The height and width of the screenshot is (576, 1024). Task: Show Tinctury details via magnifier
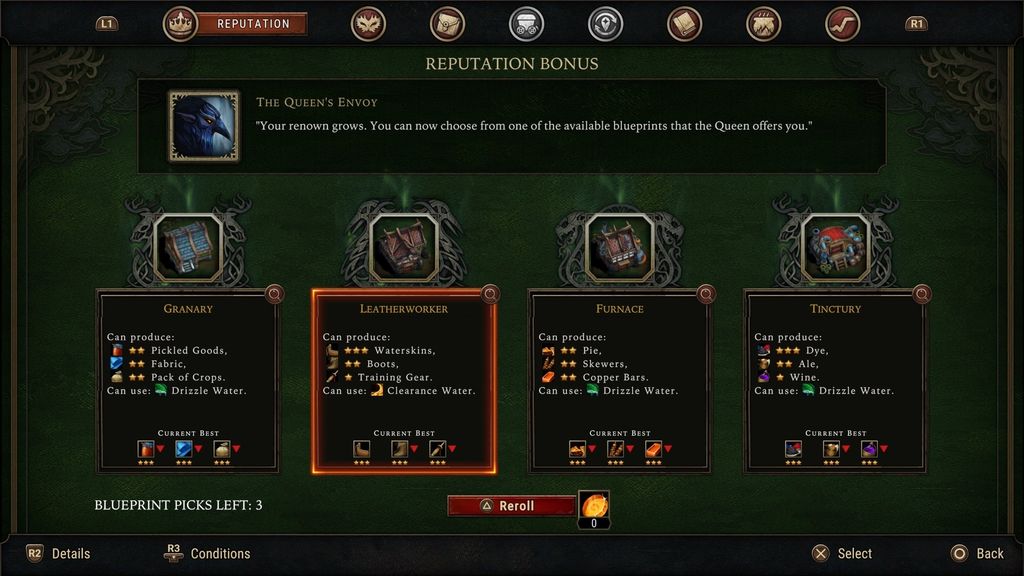click(922, 294)
